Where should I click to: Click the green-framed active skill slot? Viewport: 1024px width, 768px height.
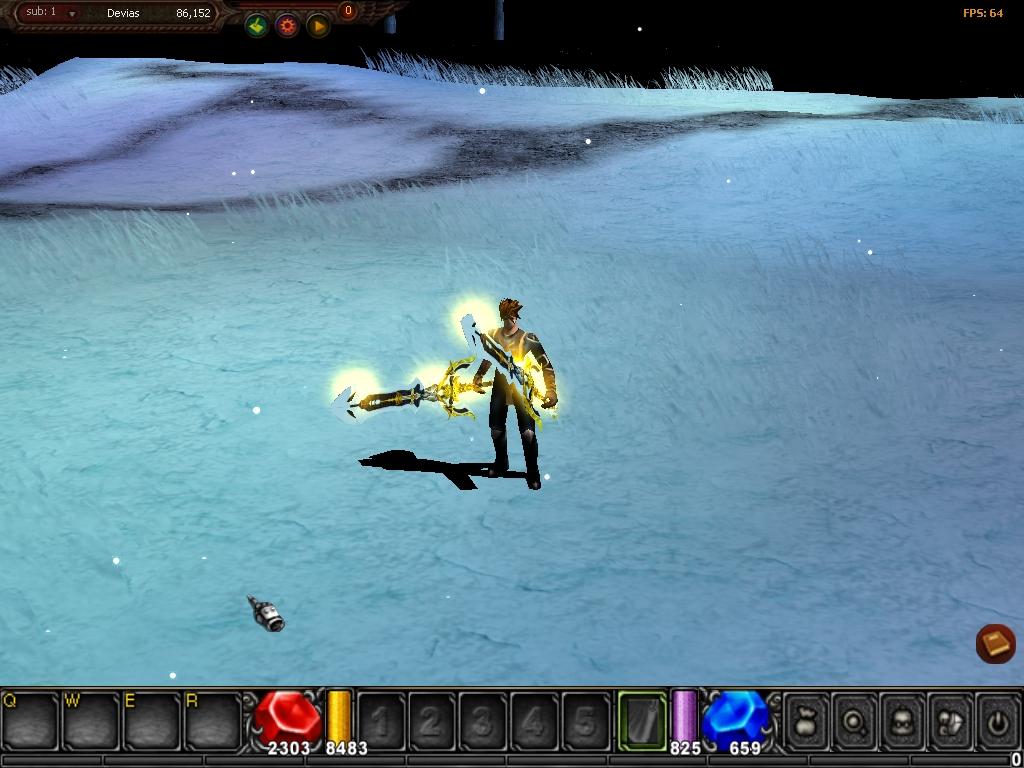(642, 719)
